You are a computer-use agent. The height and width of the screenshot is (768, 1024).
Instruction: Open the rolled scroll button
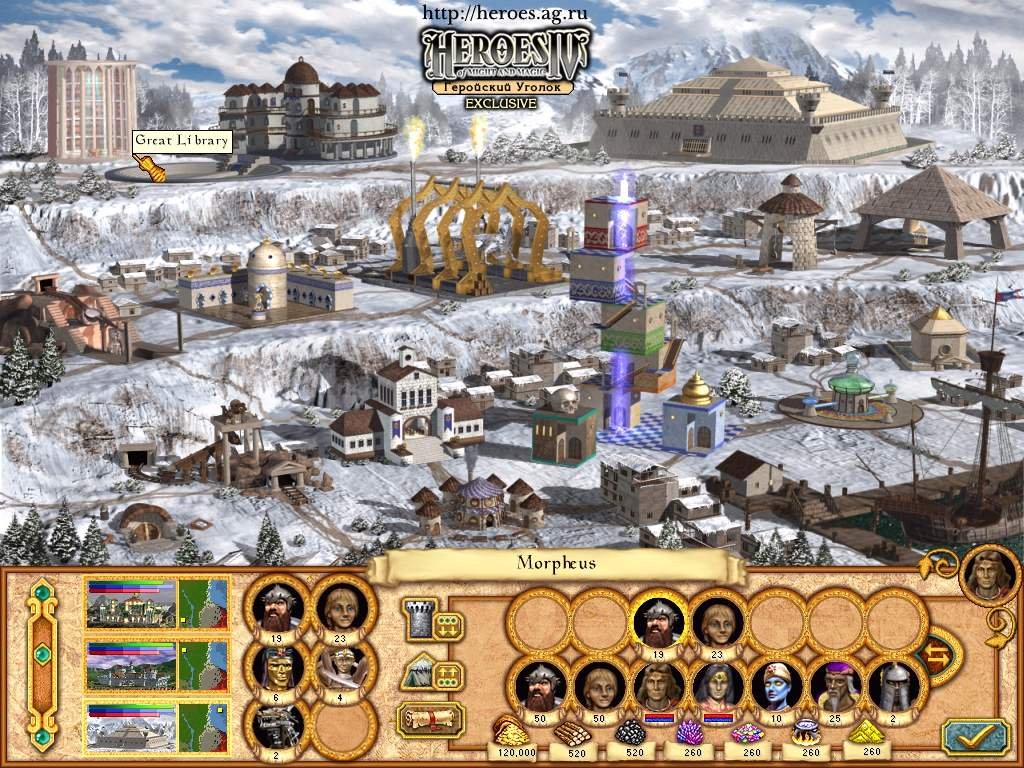(x=429, y=718)
